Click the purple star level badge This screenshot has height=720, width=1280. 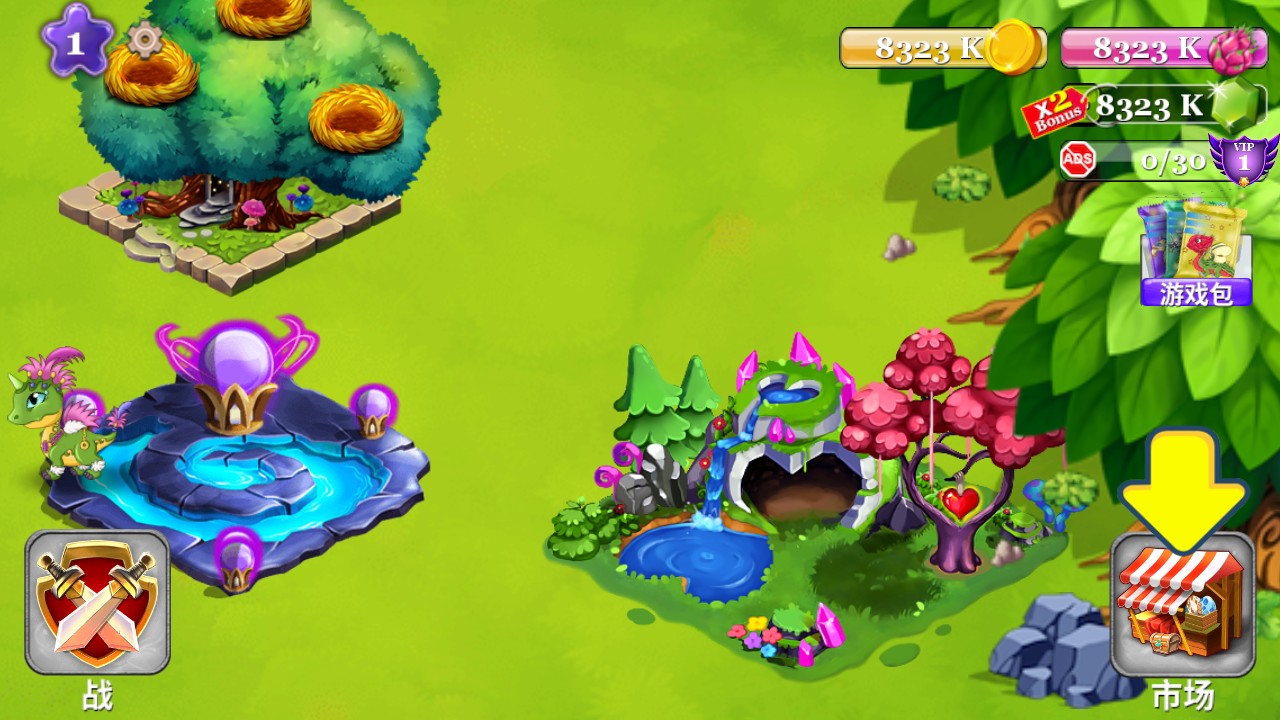[x=76, y=41]
